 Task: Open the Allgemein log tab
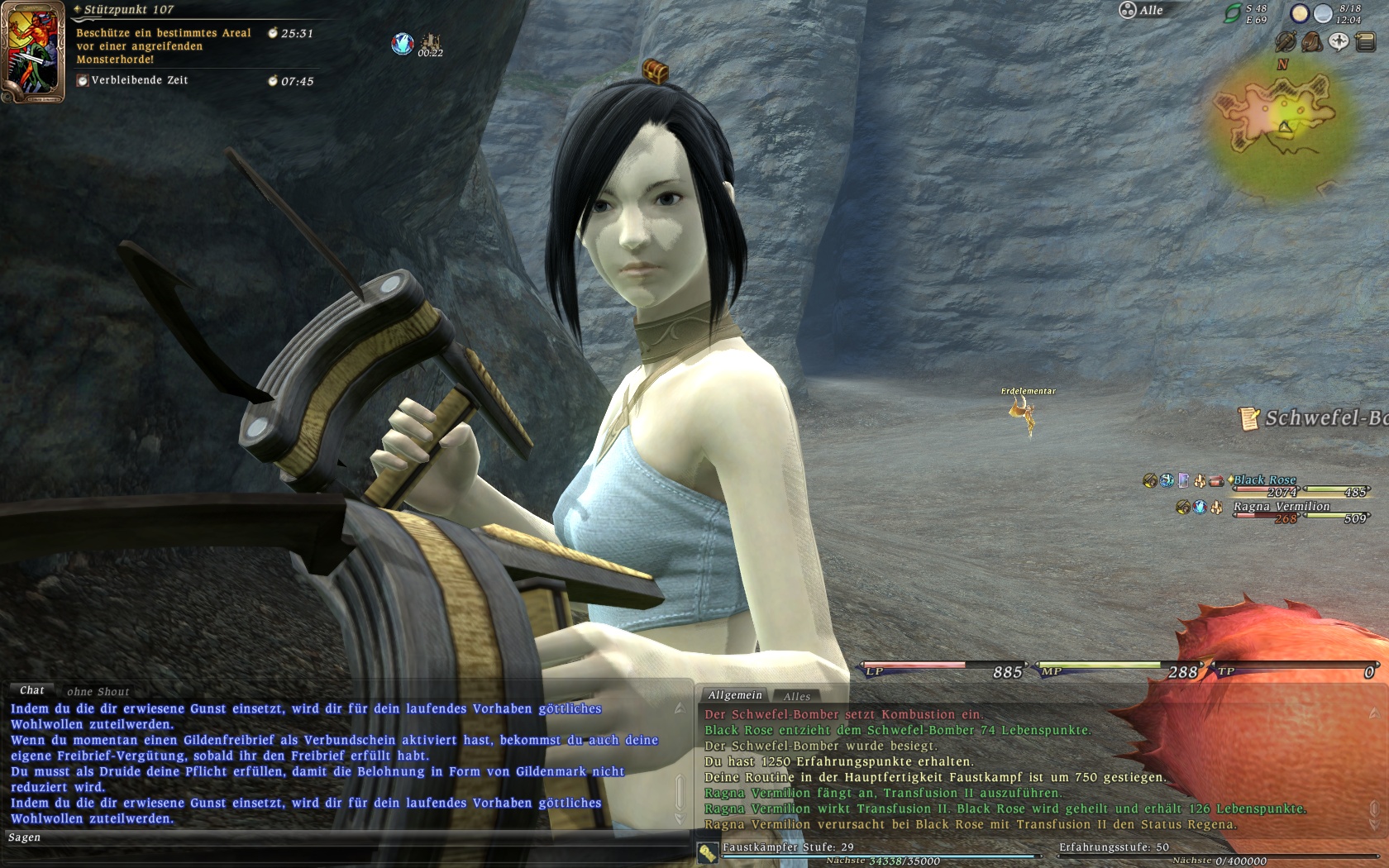[735, 695]
